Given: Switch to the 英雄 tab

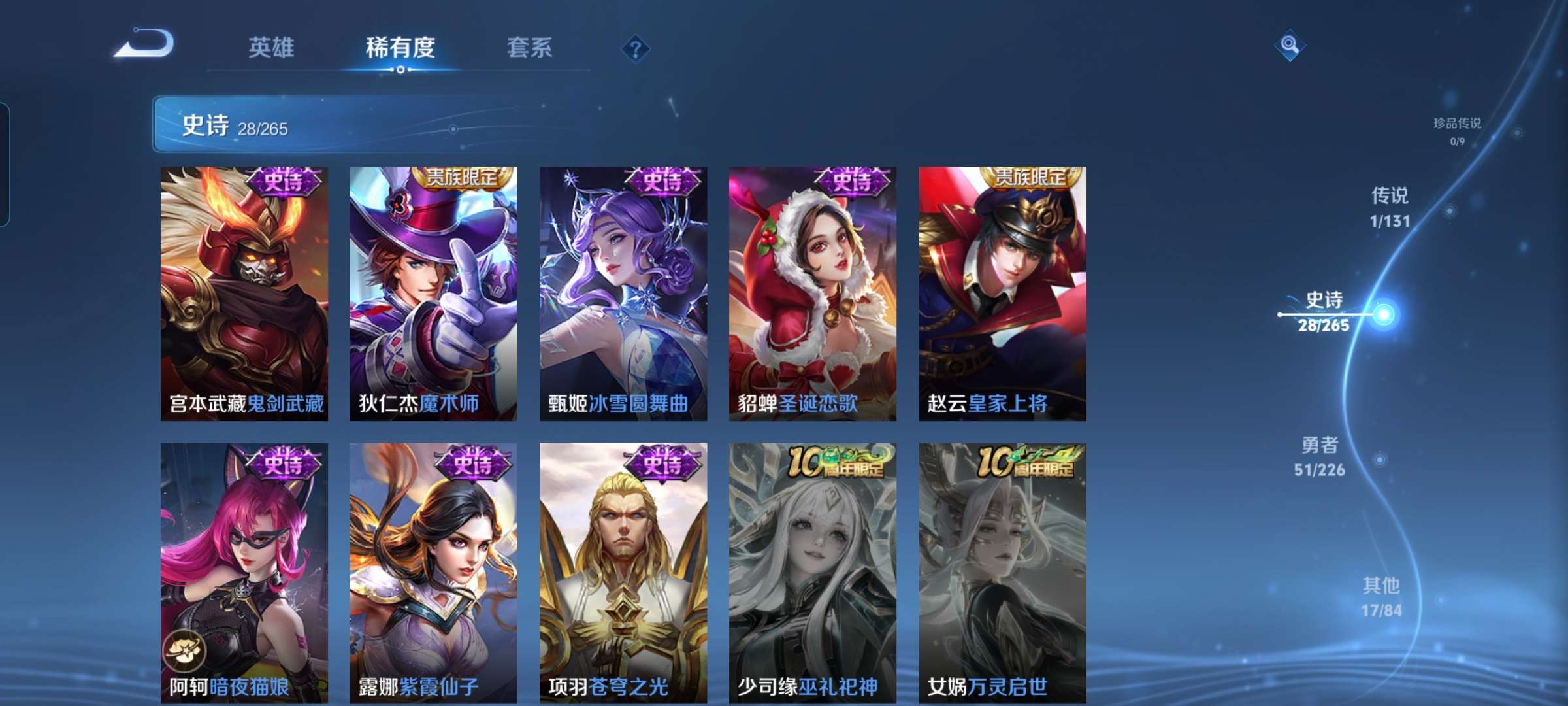Looking at the screenshot, I should (271, 47).
